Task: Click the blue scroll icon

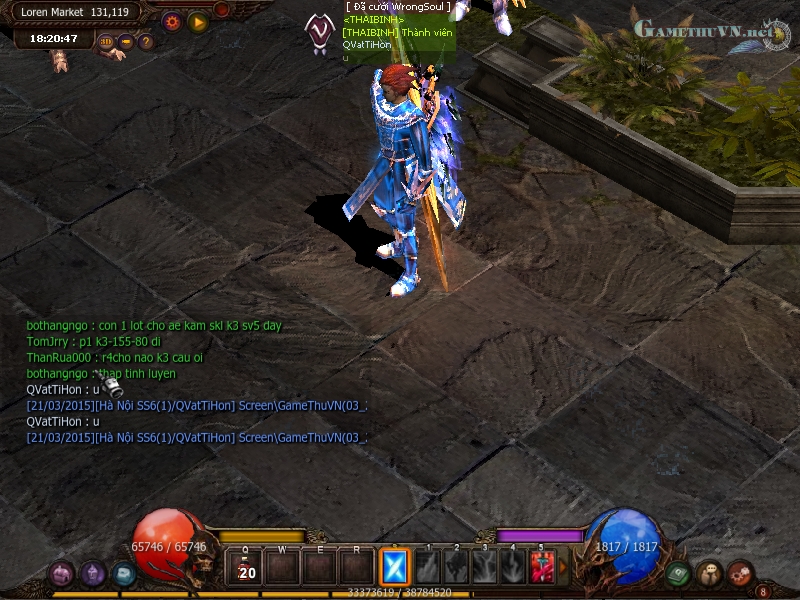Action: [x=123, y=574]
